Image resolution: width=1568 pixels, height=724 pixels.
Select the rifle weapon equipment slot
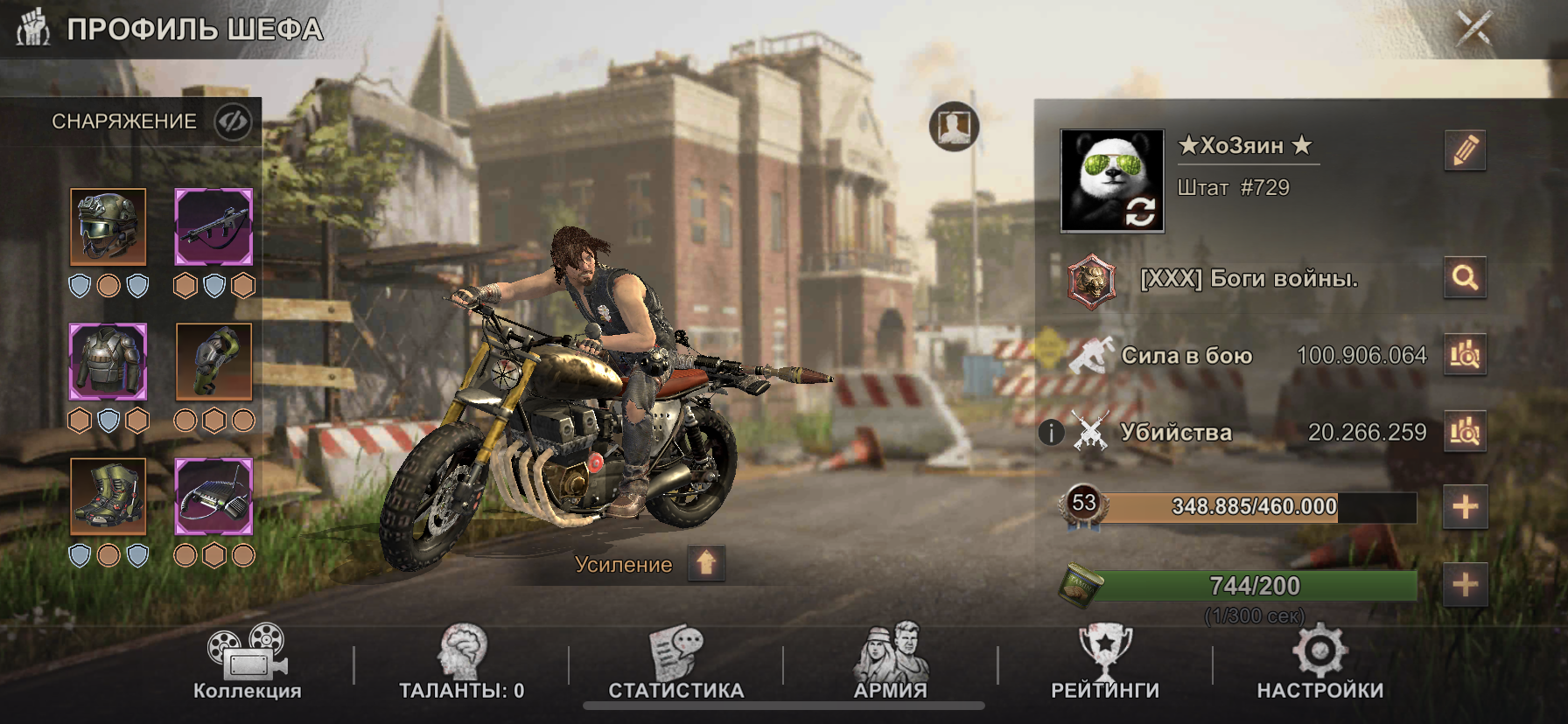click(x=213, y=226)
